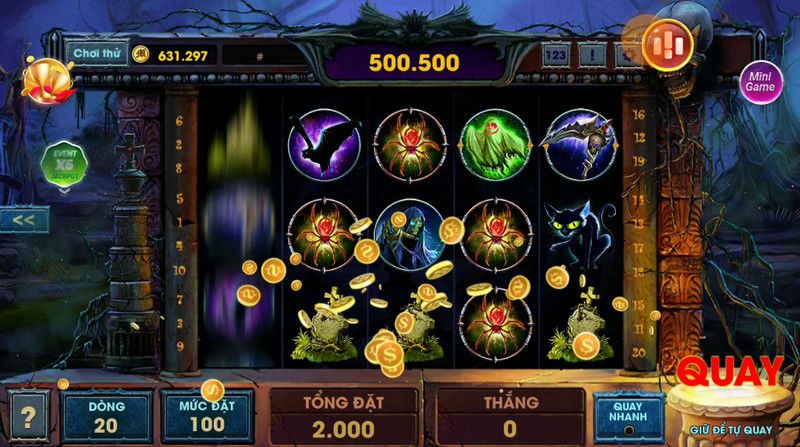800x447 pixels.
Task: Click the orange bar-chart round icon
Action: [666, 45]
